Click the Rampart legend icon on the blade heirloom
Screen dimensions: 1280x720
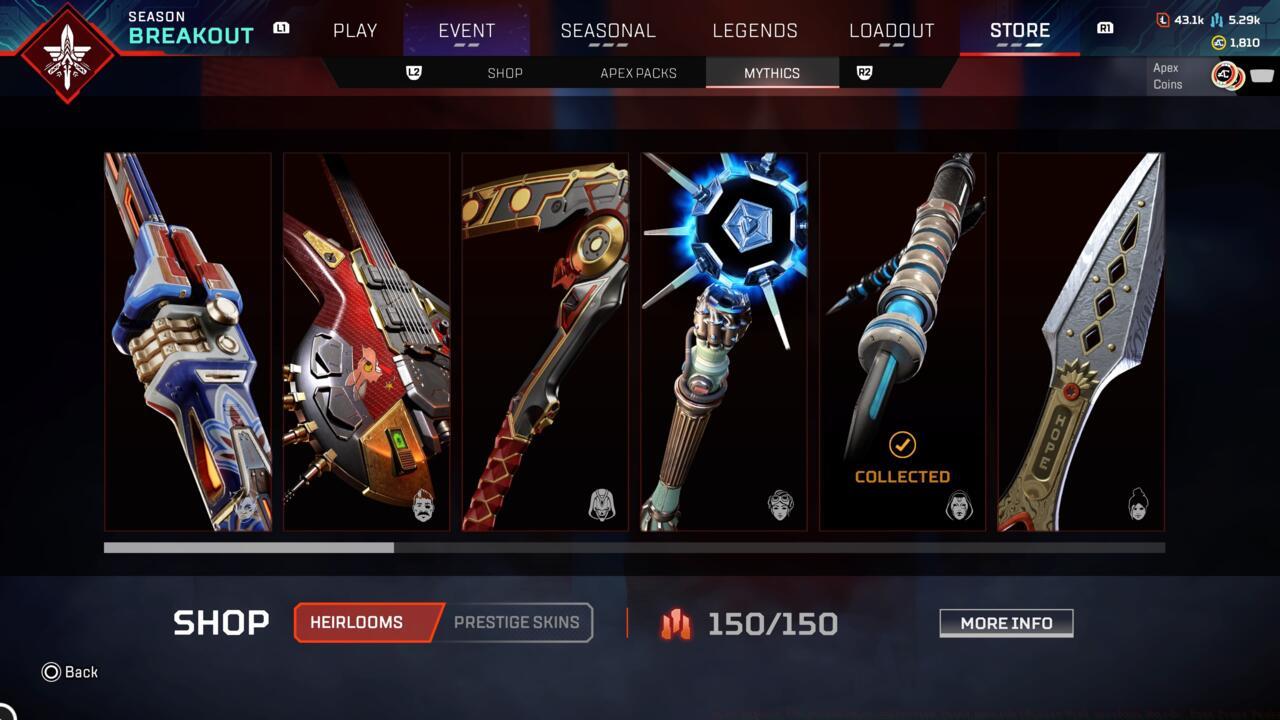(1139, 505)
